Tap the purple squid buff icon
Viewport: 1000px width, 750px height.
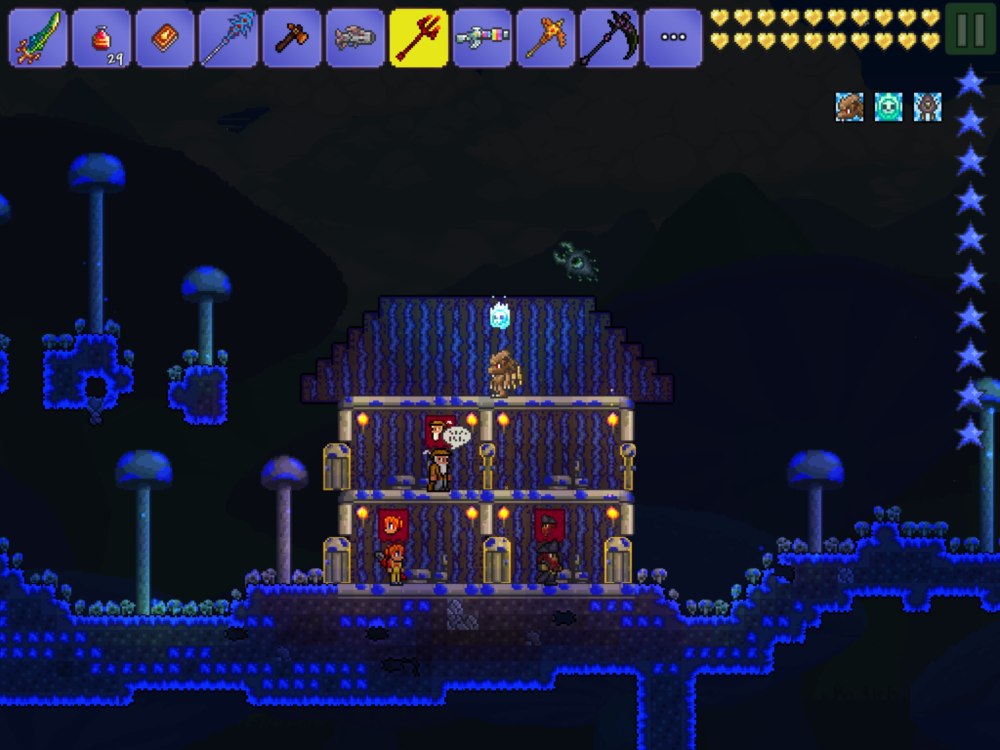point(928,107)
